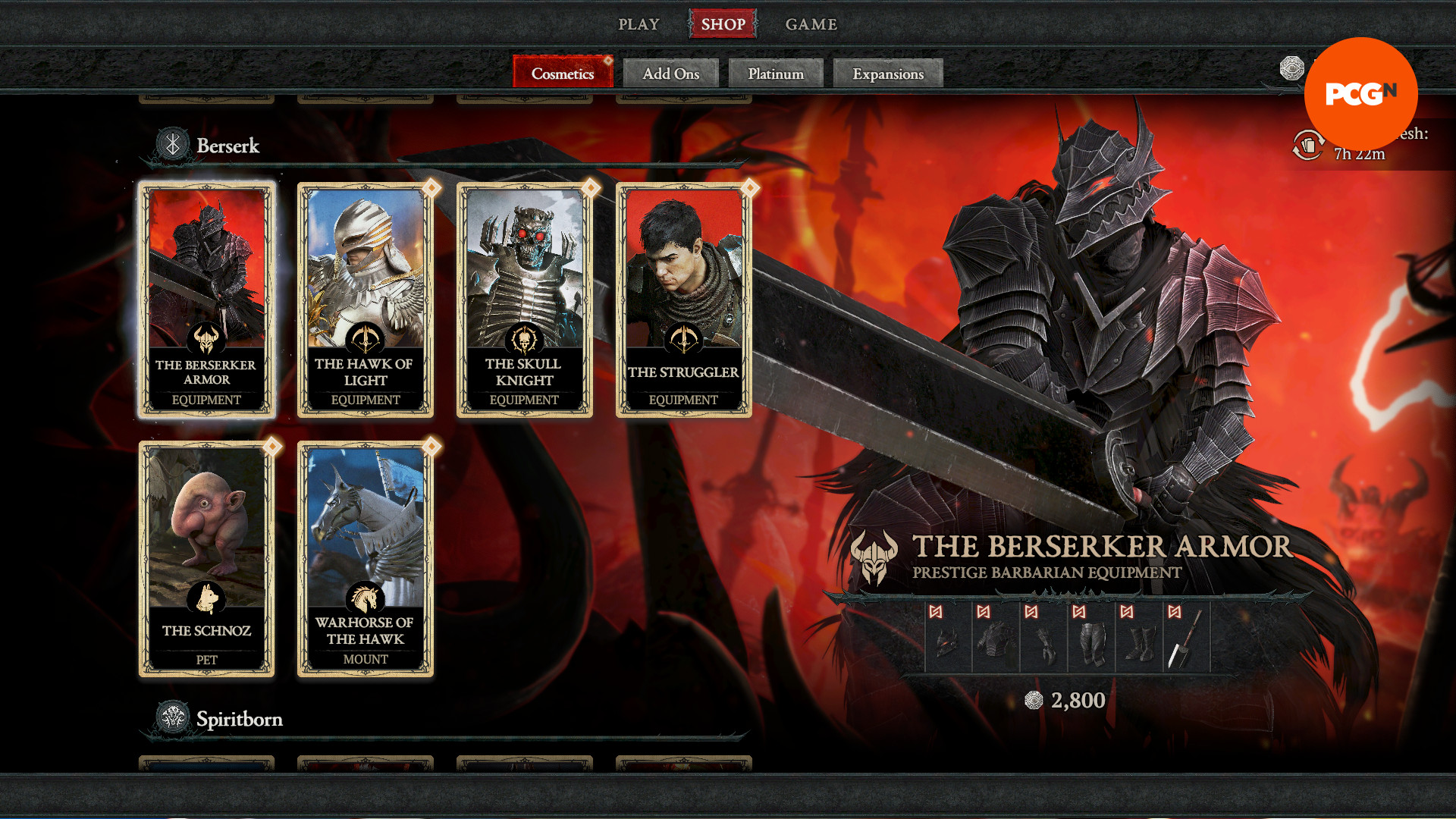Viewport: 1456px width, 819px height.
Task: Inspect the chest armor bundle piece
Action: 996,639
